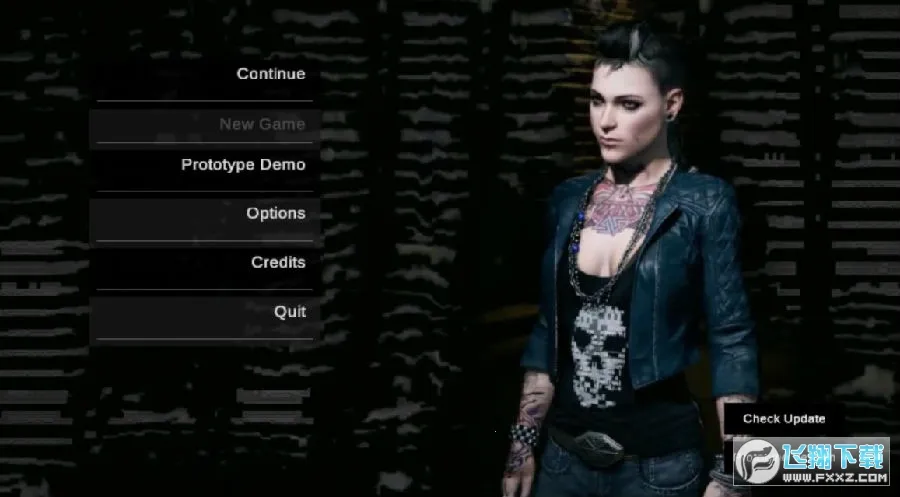
Task: Select the greyed-out New Game entry
Action: (x=262, y=124)
